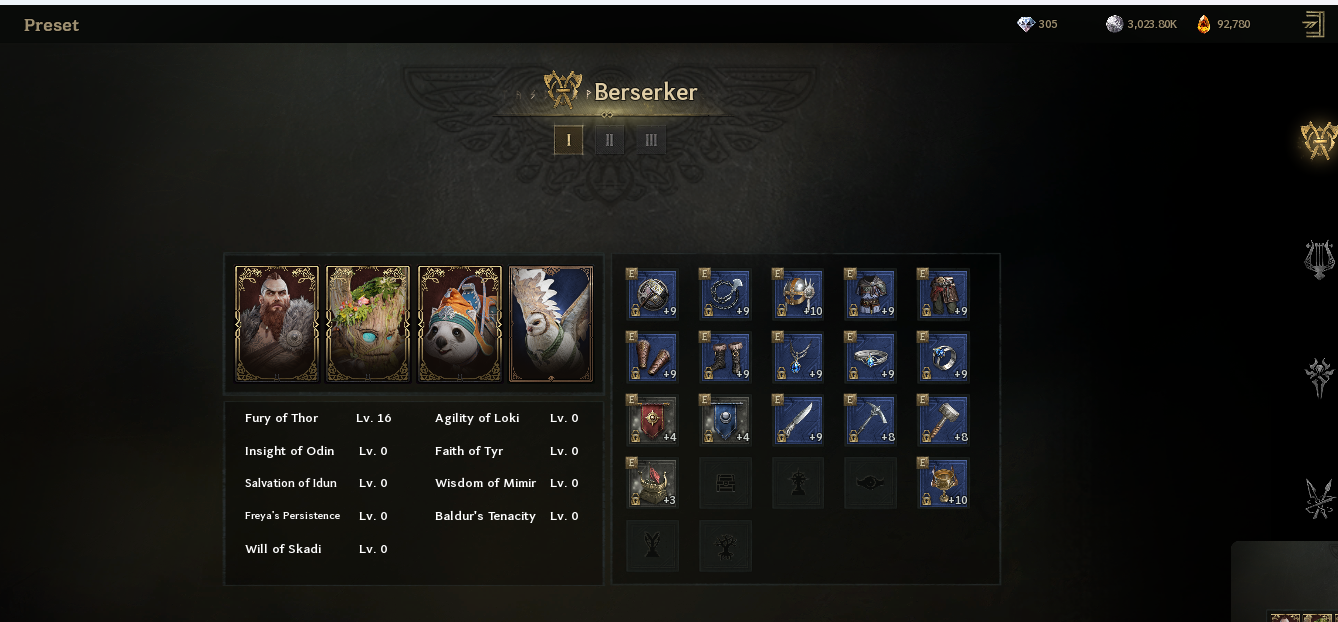Inspect the blue gem necklace slot

pos(798,357)
